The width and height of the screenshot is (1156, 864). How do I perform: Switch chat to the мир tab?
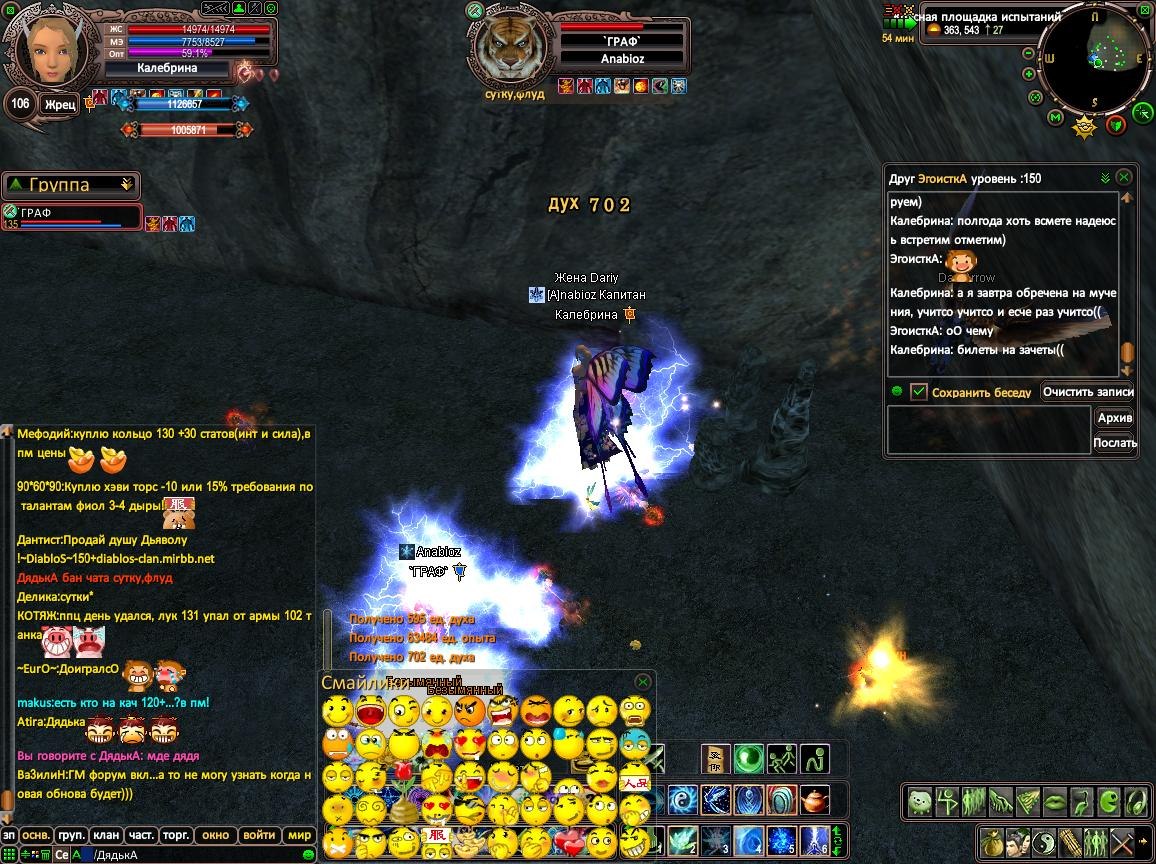coord(299,835)
